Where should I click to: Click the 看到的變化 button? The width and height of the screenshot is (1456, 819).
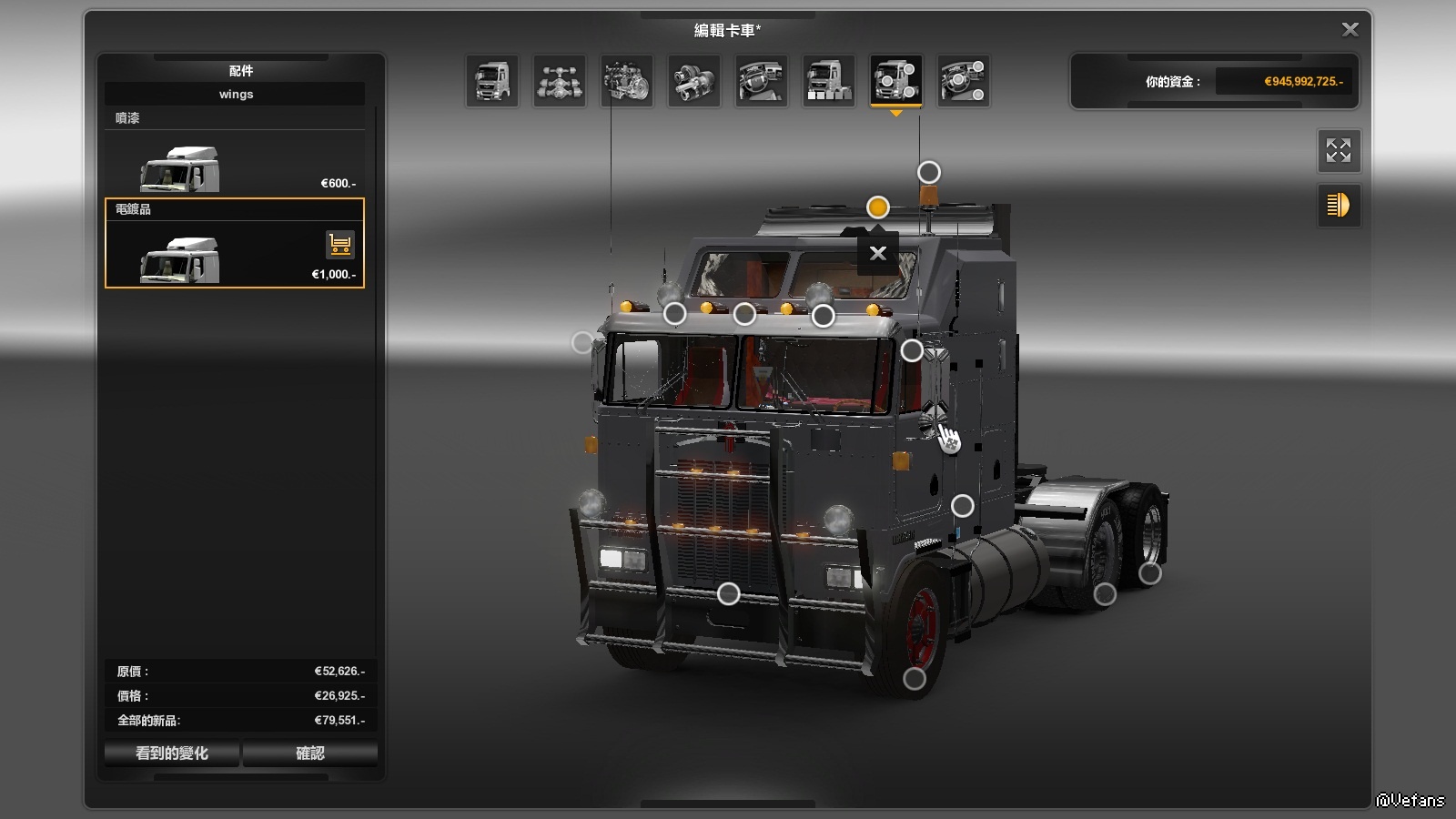pyautogui.click(x=172, y=753)
